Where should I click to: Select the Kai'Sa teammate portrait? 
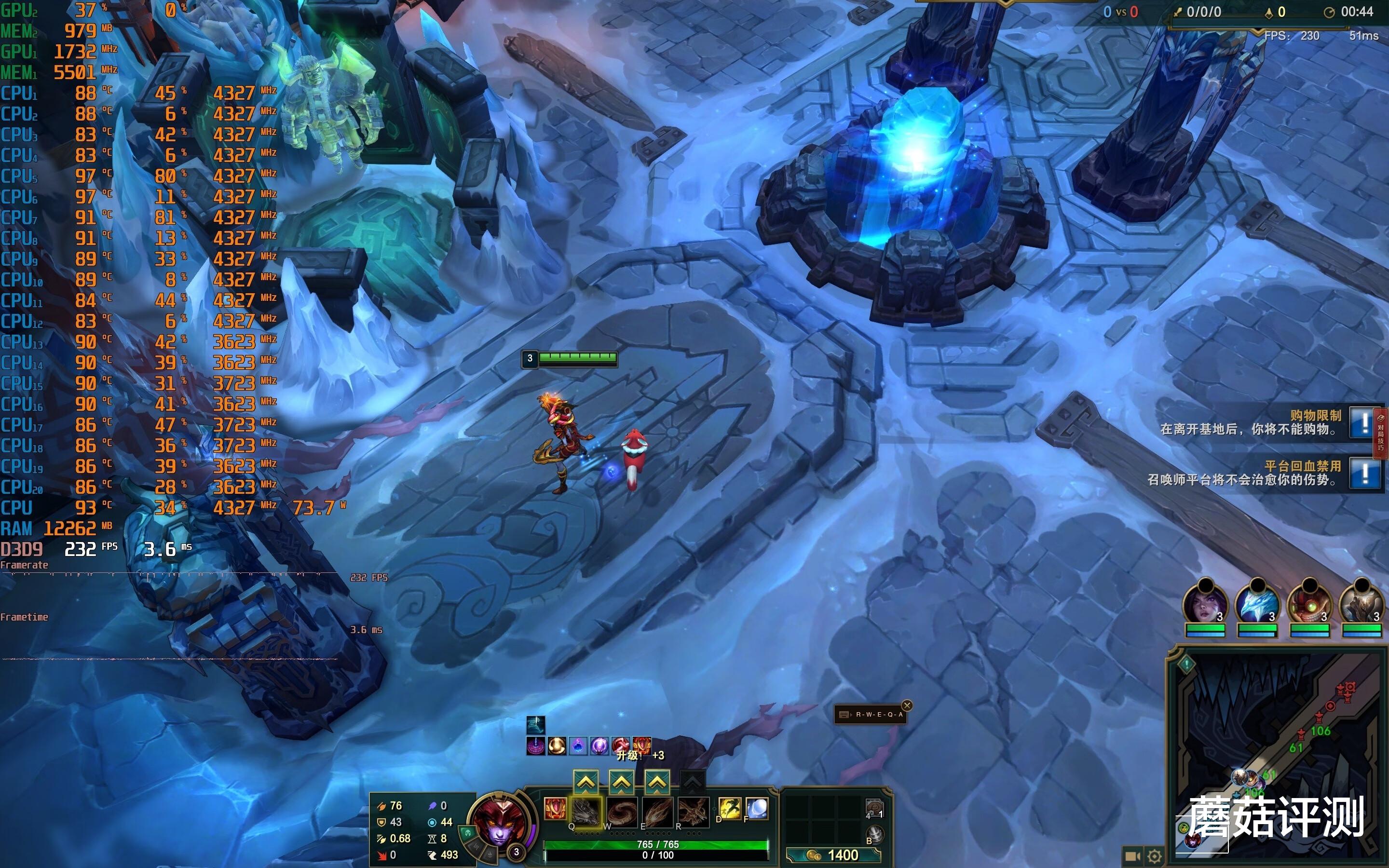tap(1205, 606)
